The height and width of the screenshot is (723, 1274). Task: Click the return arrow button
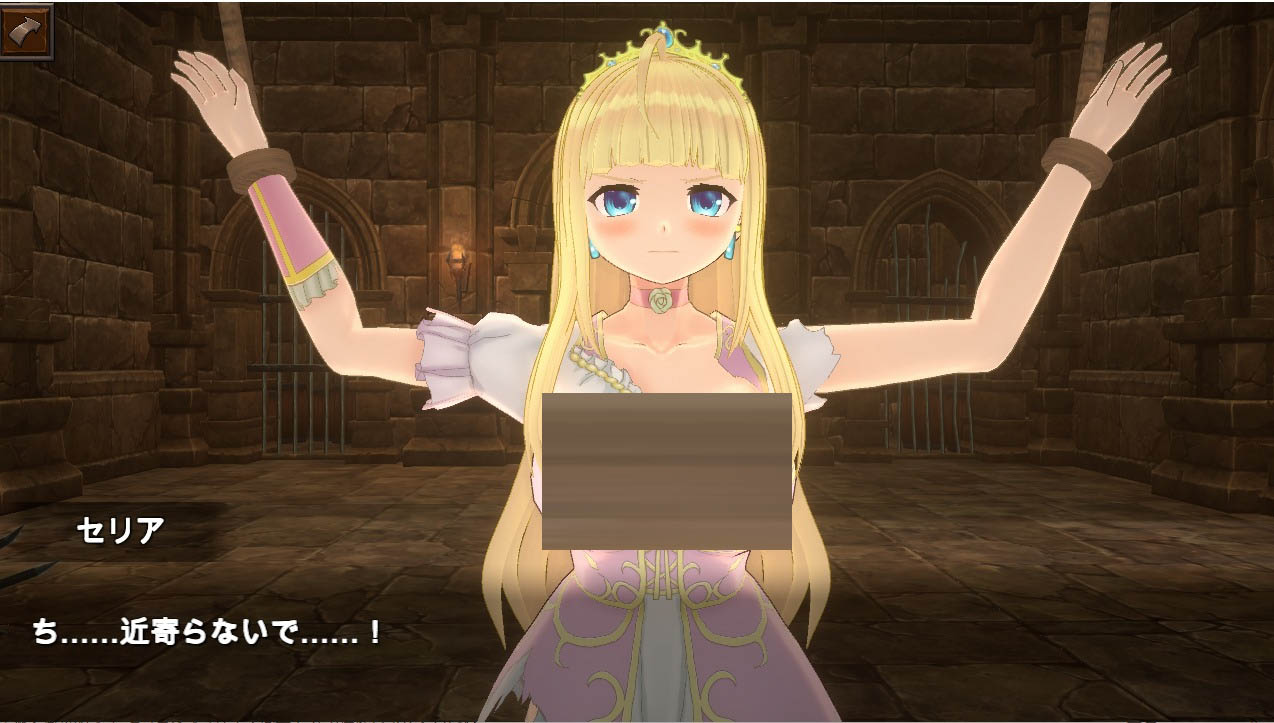point(26,31)
